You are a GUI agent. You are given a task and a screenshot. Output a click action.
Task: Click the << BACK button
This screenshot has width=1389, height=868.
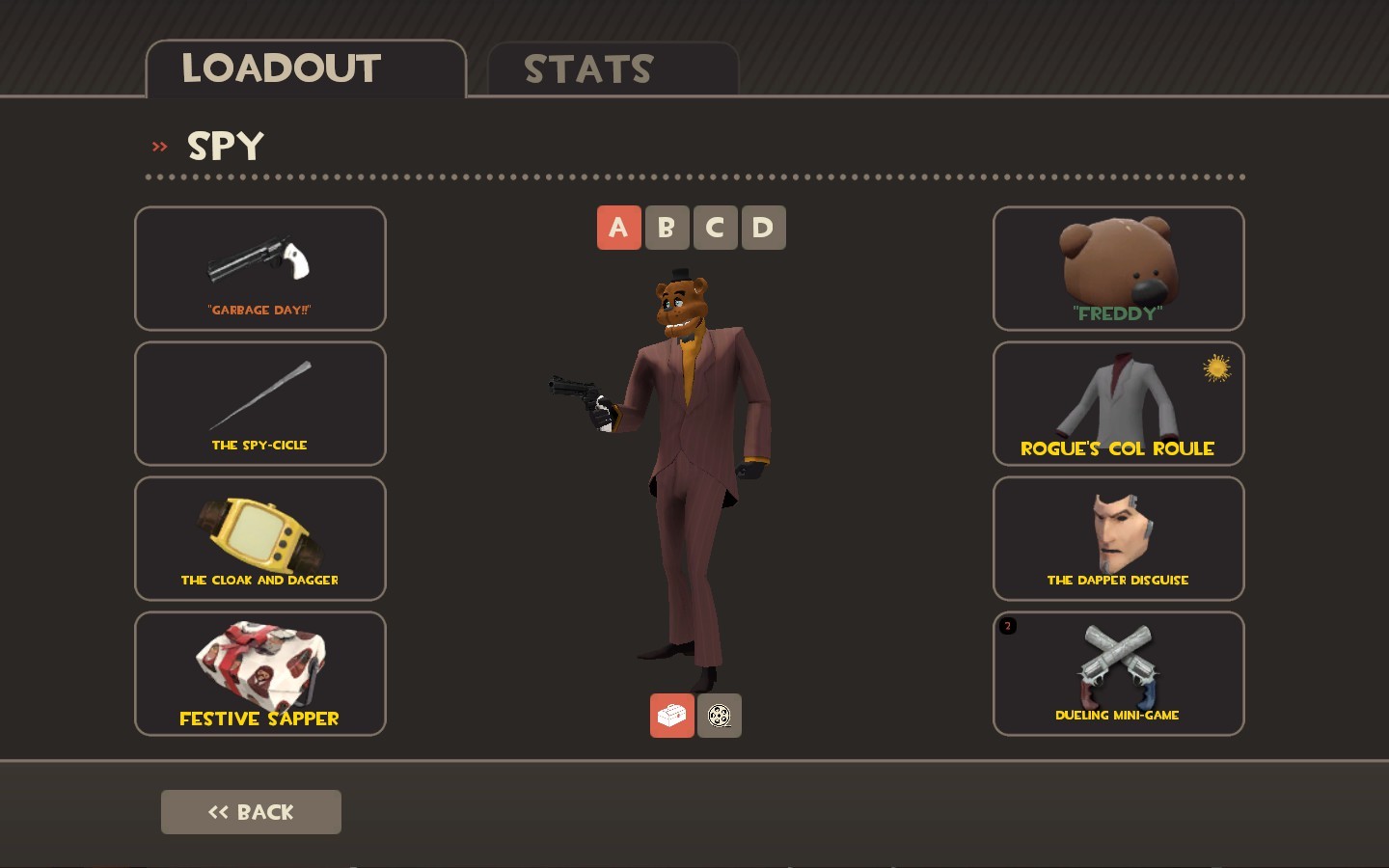pyautogui.click(x=251, y=811)
